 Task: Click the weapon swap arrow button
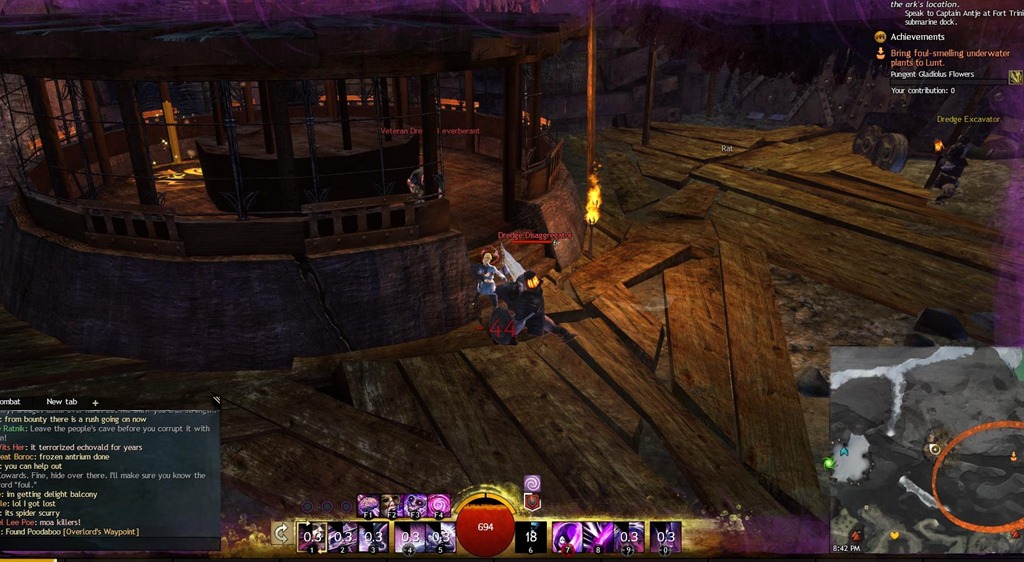click(x=282, y=535)
